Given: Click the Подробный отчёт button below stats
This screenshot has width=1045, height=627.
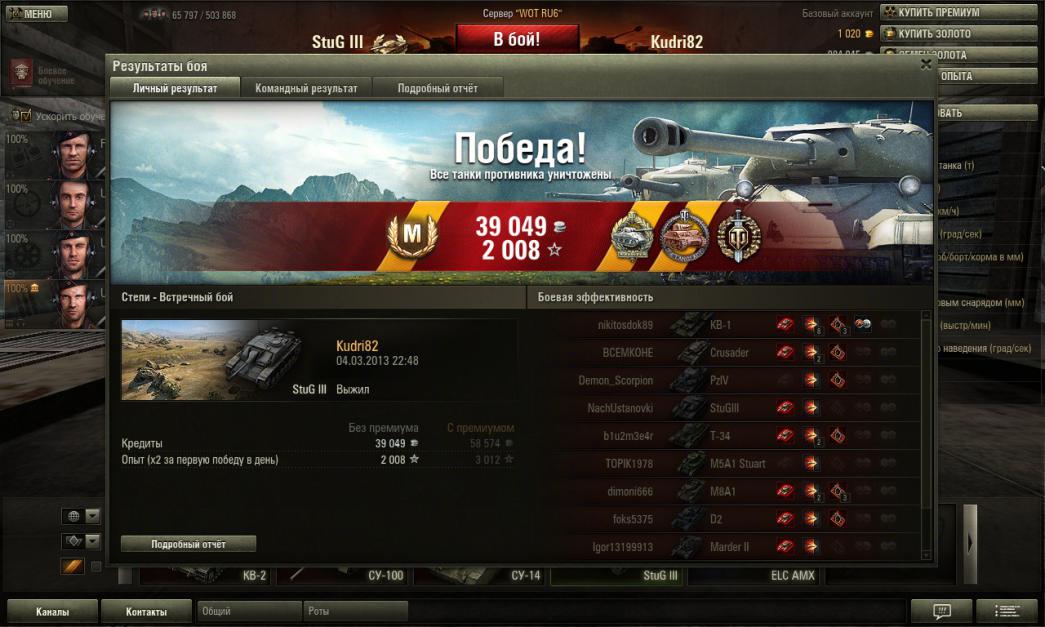Looking at the screenshot, I should click(x=188, y=544).
